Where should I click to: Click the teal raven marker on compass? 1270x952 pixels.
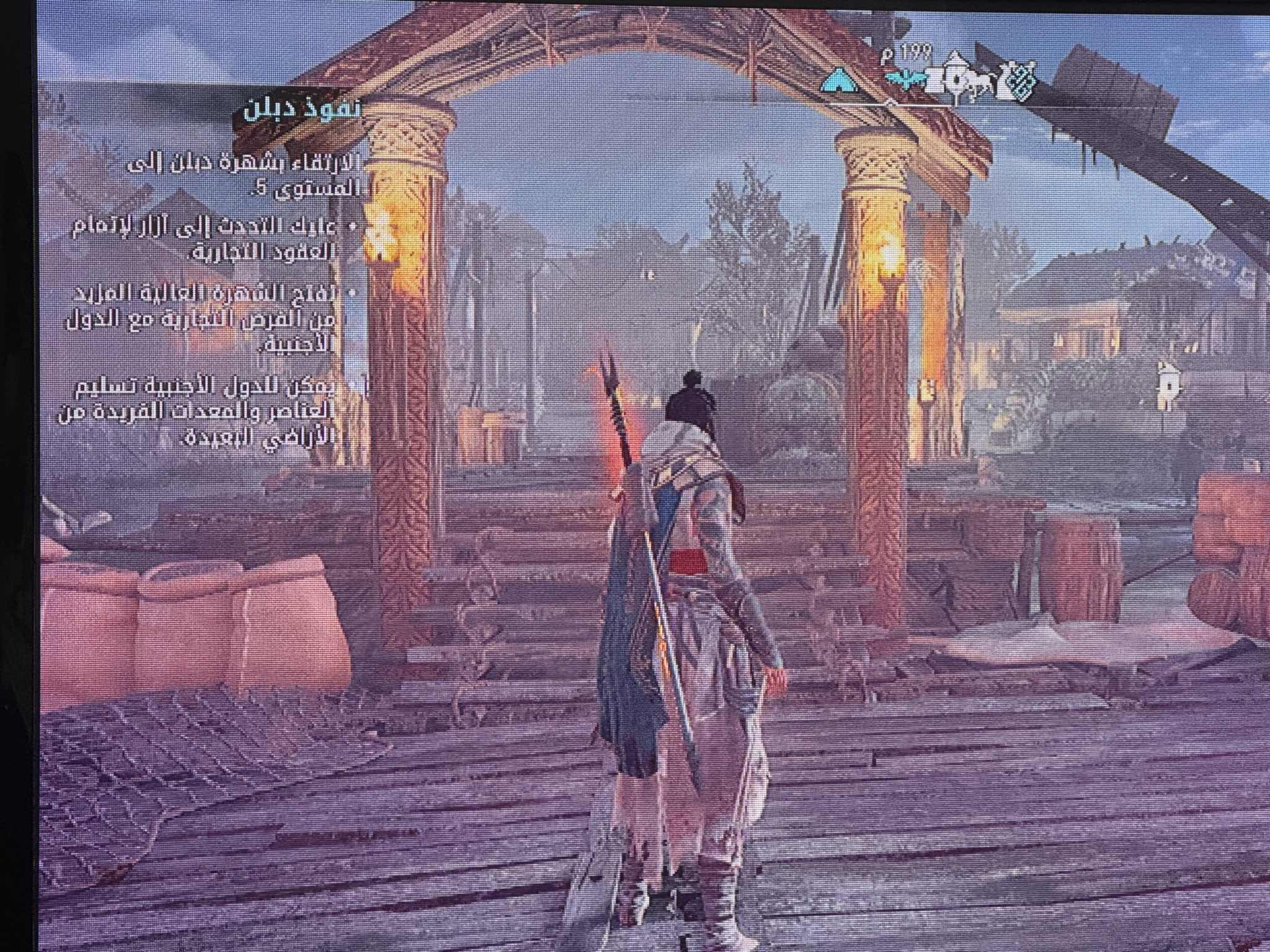(x=906, y=81)
